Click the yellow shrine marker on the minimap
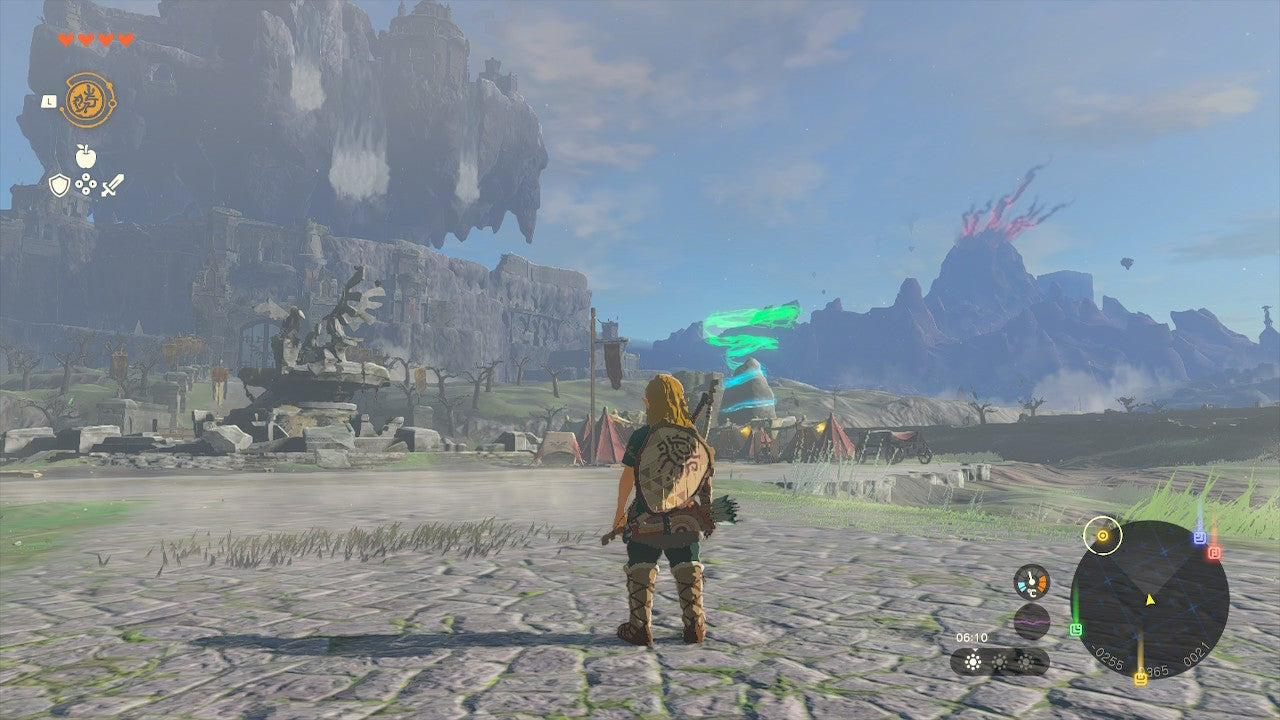Screen dimensions: 1280x720 tap(1140, 678)
